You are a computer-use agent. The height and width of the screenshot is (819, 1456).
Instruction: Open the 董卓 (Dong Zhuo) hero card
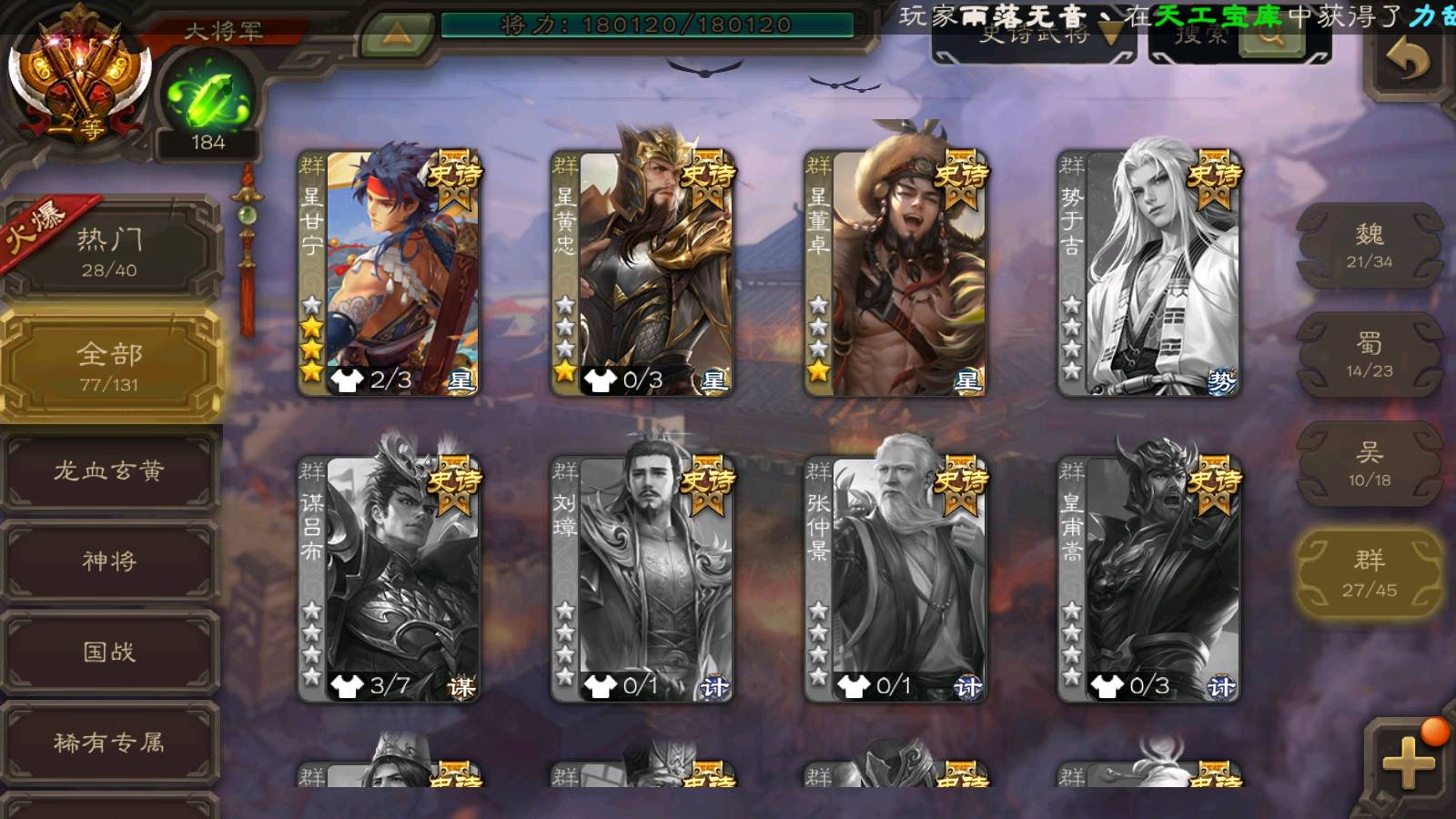pyautogui.click(x=897, y=273)
